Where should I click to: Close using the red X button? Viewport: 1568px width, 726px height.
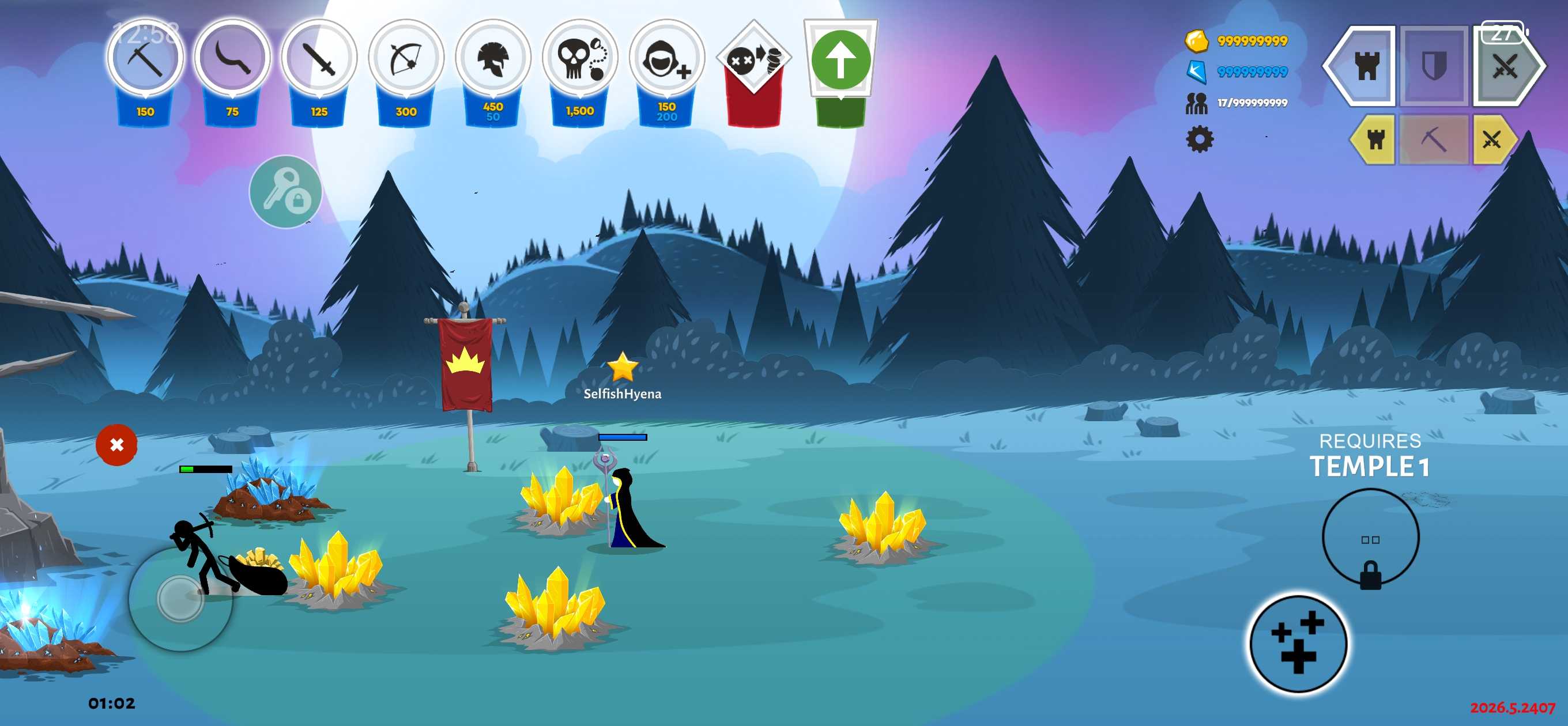click(116, 445)
